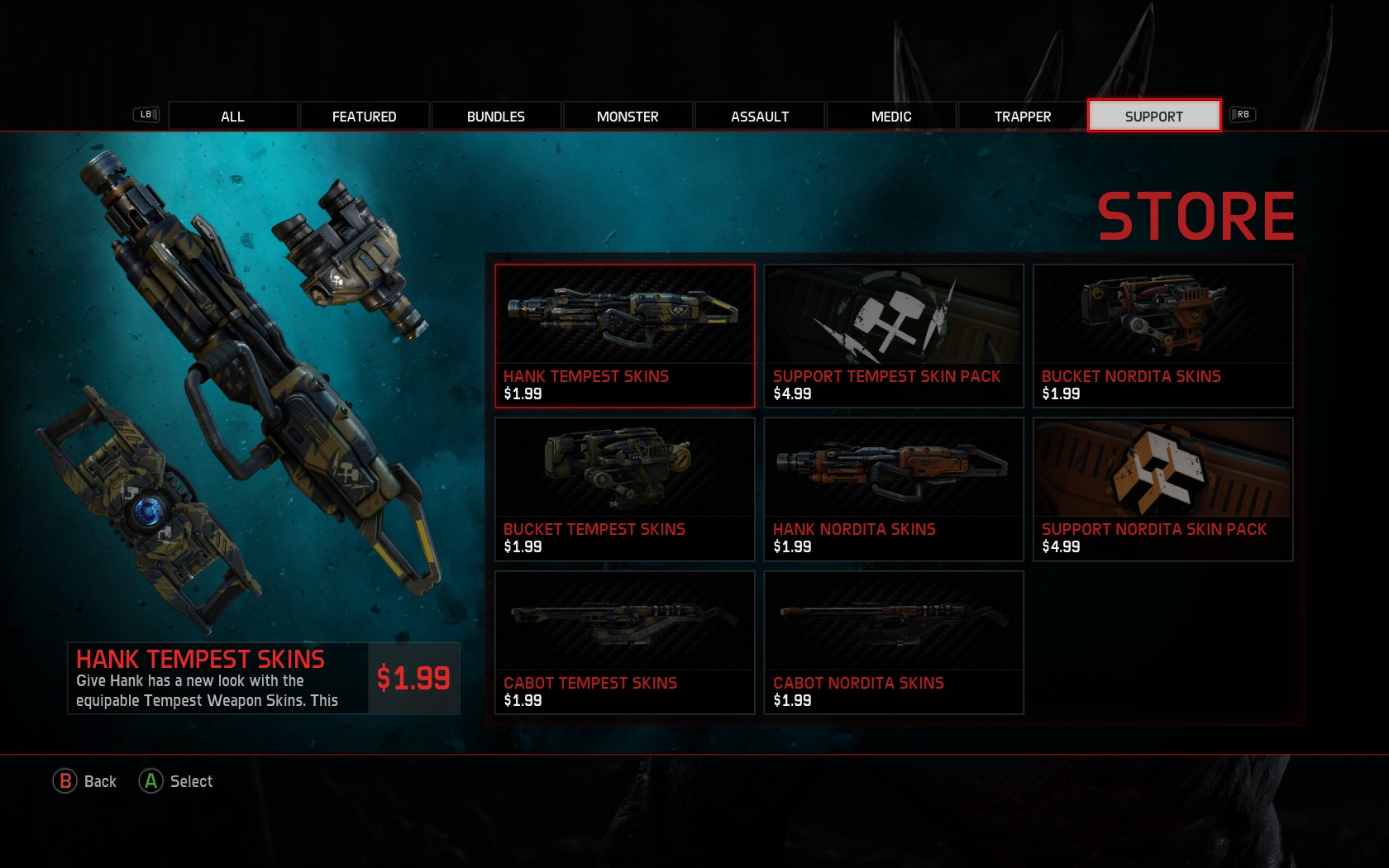Select the Support Tempest Skin Pack hammer emblem

(x=894, y=318)
